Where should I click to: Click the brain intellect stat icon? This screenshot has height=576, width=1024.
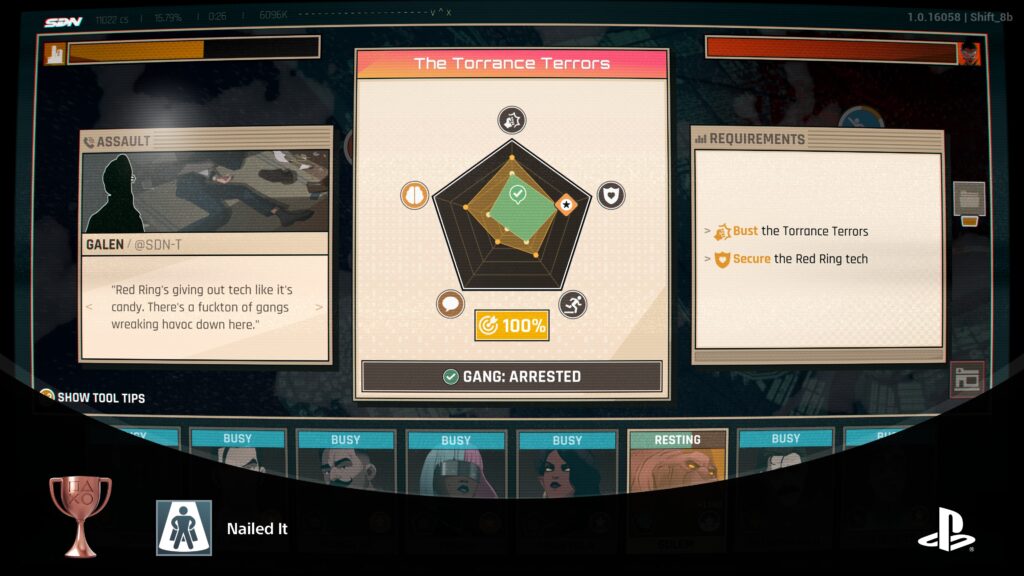click(414, 195)
